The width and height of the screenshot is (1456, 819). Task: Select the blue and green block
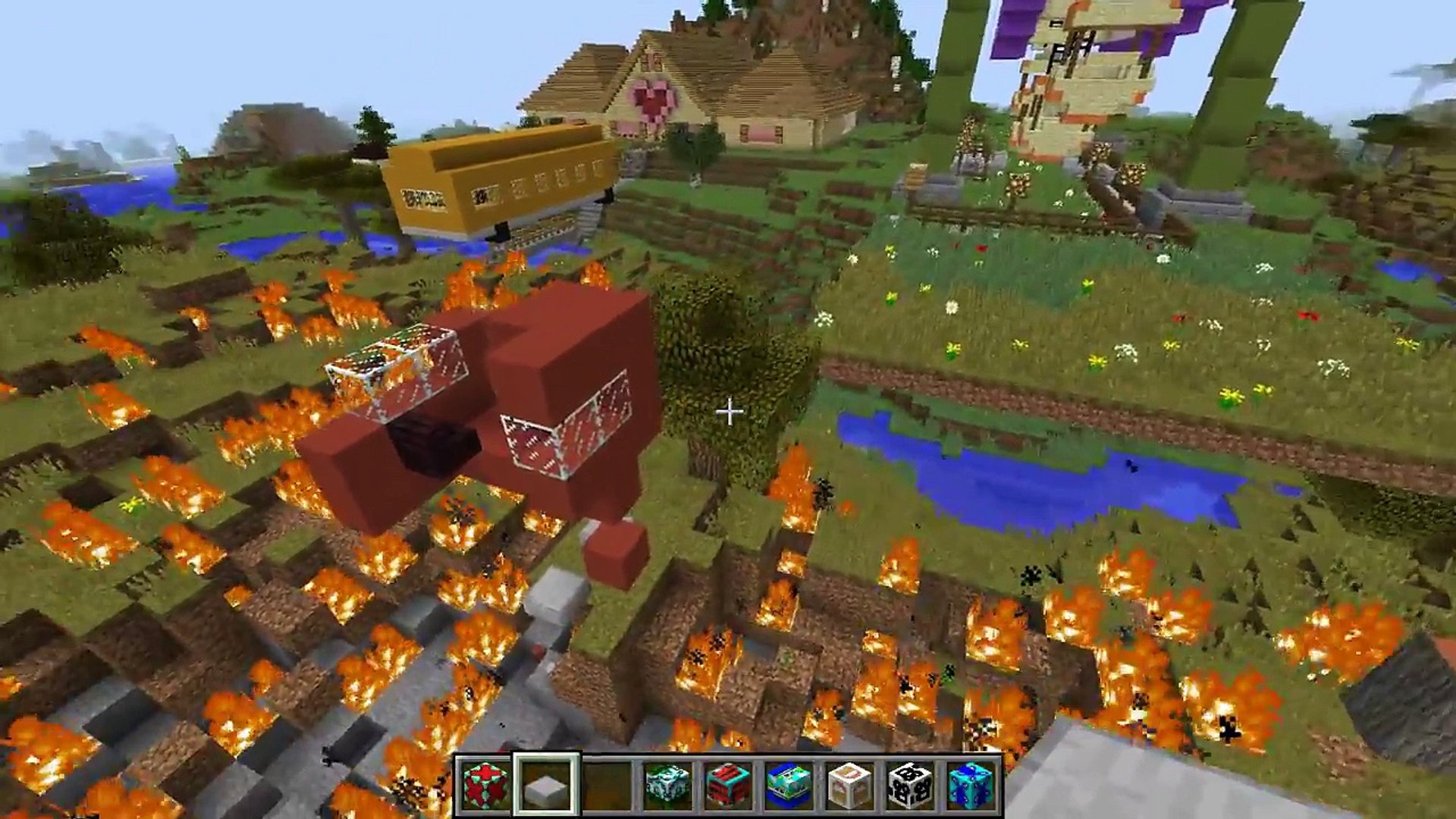789,784
